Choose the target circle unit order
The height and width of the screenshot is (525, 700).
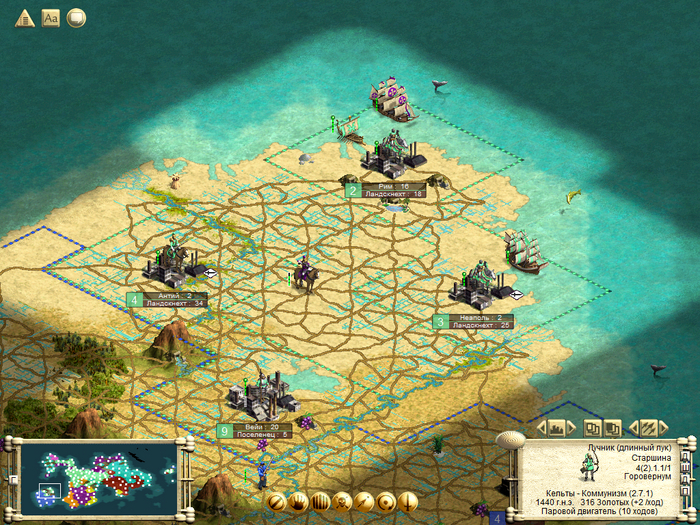pos(386,501)
